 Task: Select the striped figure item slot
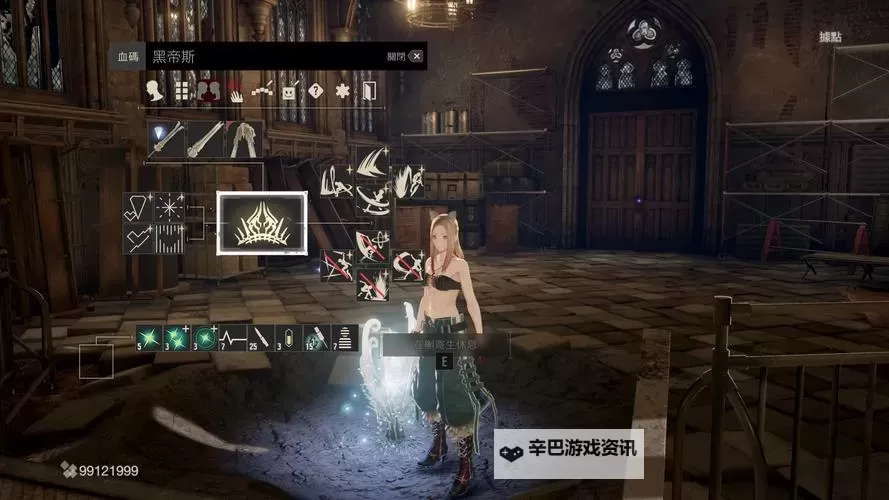coord(344,337)
